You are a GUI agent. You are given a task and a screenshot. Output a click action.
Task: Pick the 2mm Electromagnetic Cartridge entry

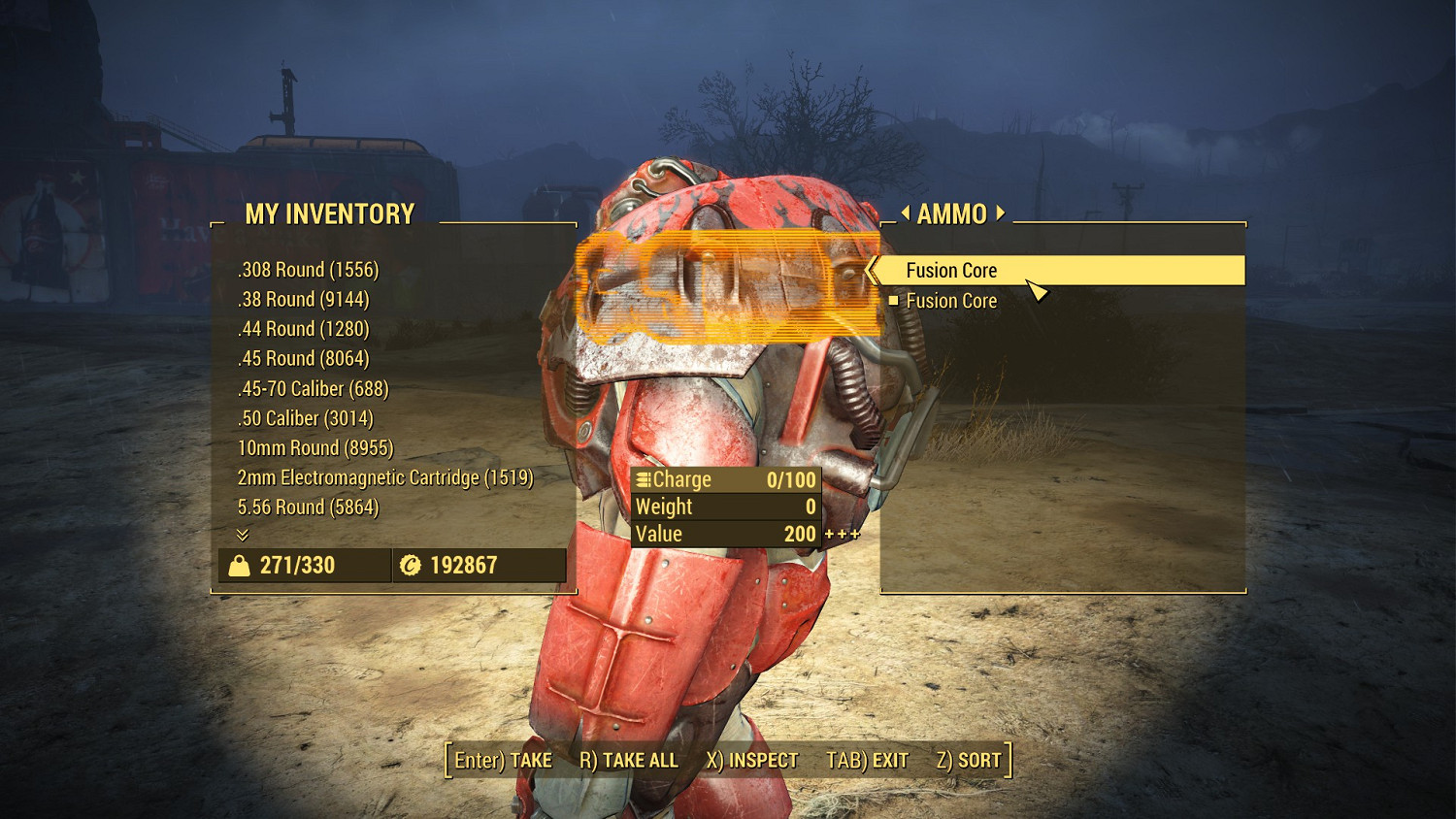click(x=384, y=477)
